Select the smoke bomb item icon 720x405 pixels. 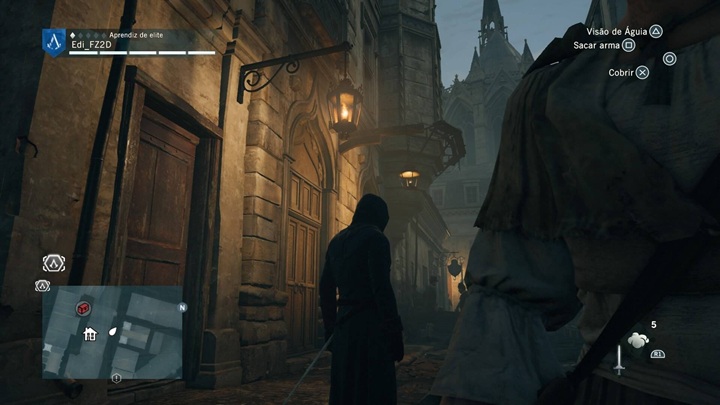(637, 341)
